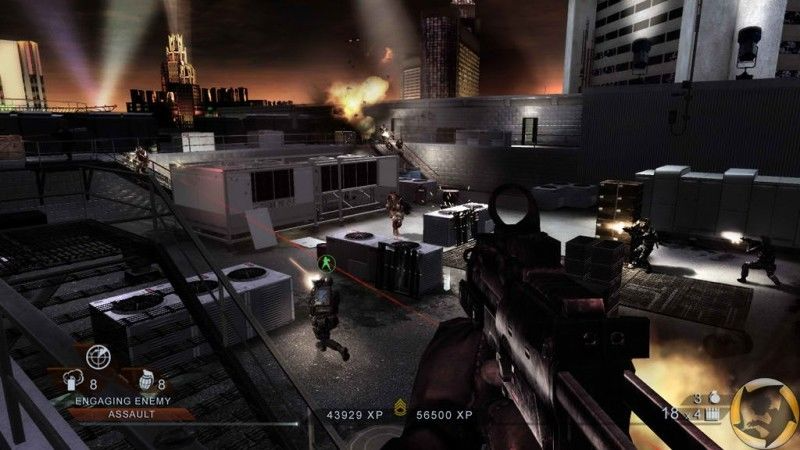Activate the radar scanner icon
800x450 pixels.
coord(98,356)
